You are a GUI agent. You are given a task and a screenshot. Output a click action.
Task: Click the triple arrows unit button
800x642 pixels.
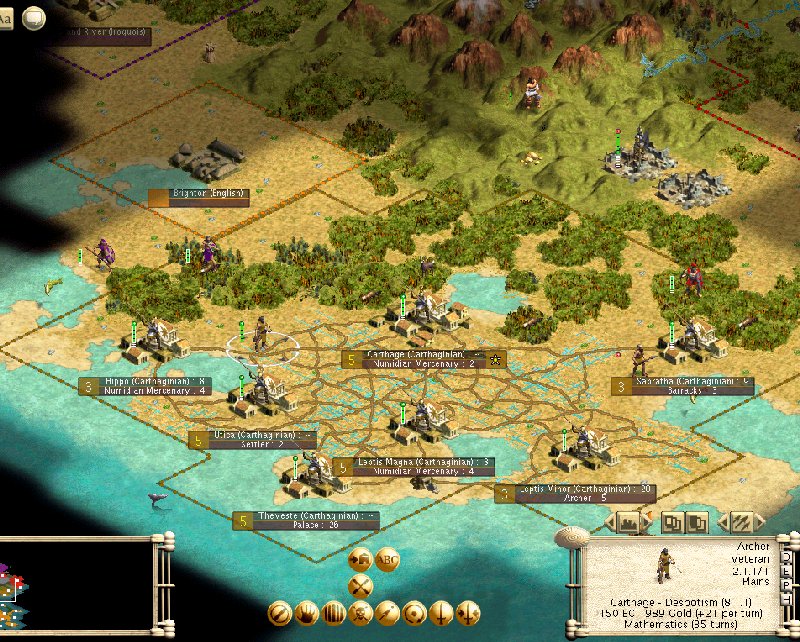(x=739, y=522)
